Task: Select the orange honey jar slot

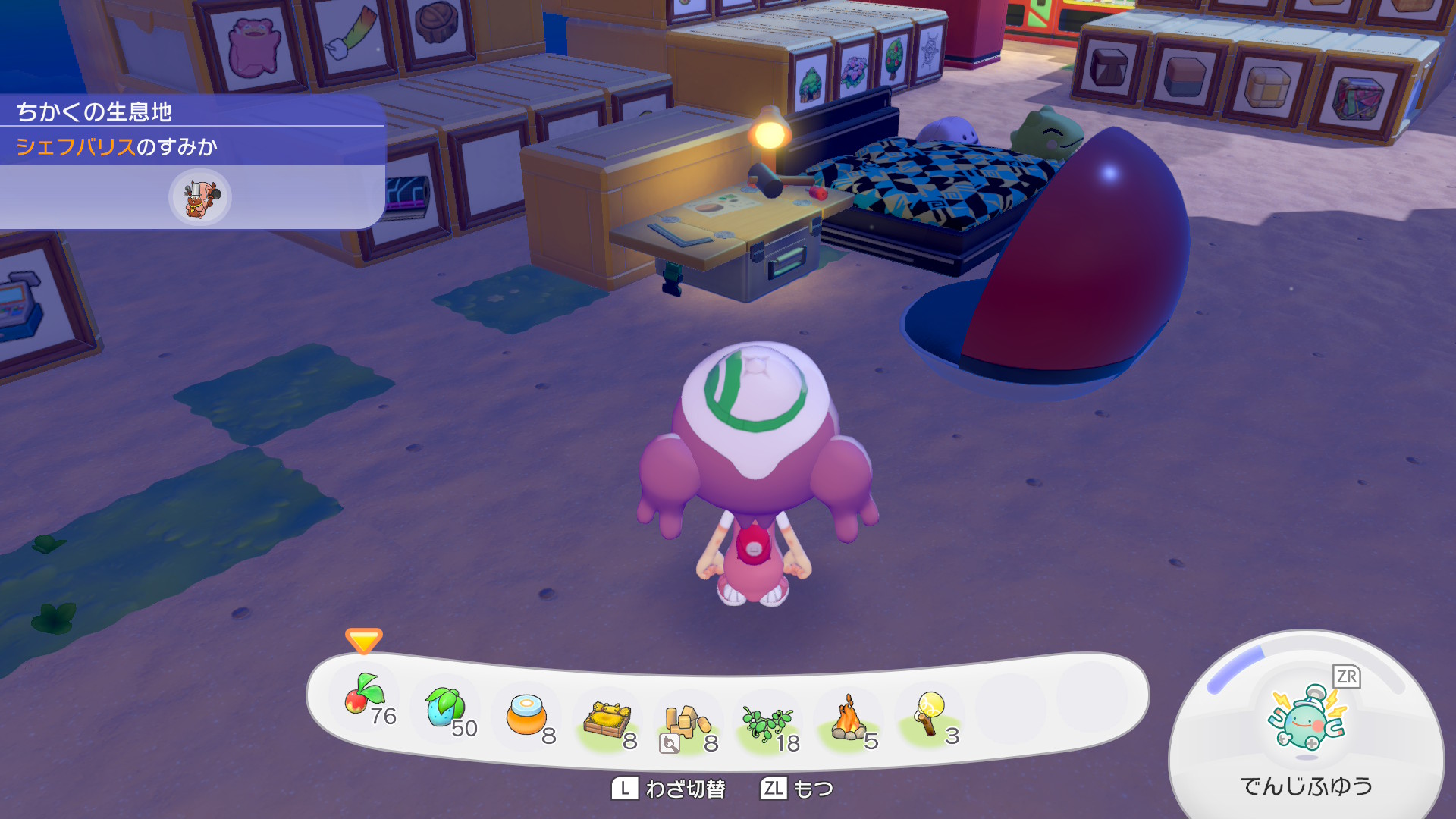Action: coord(526,714)
